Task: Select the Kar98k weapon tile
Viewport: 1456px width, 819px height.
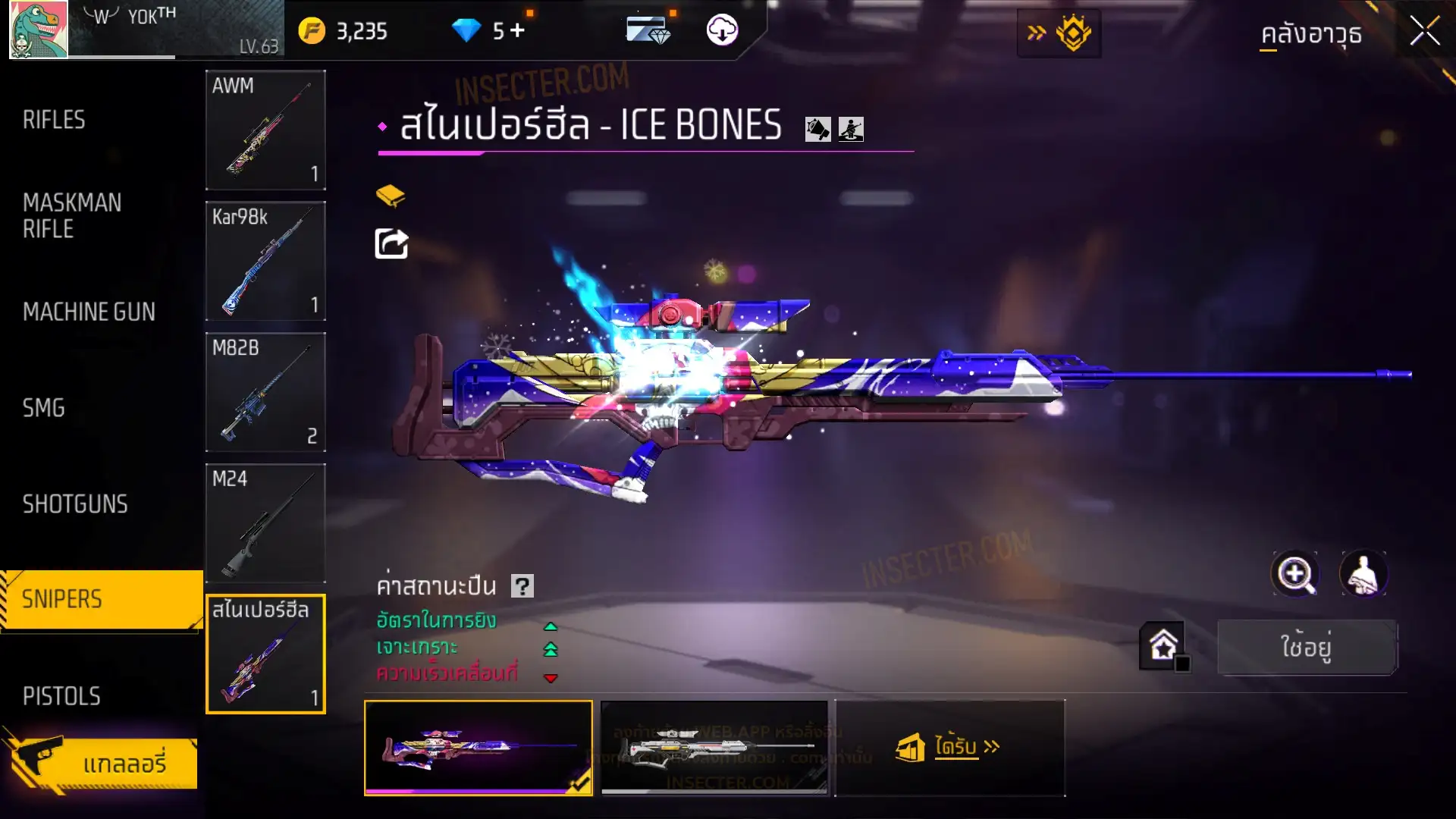Action: pyautogui.click(x=265, y=261)
